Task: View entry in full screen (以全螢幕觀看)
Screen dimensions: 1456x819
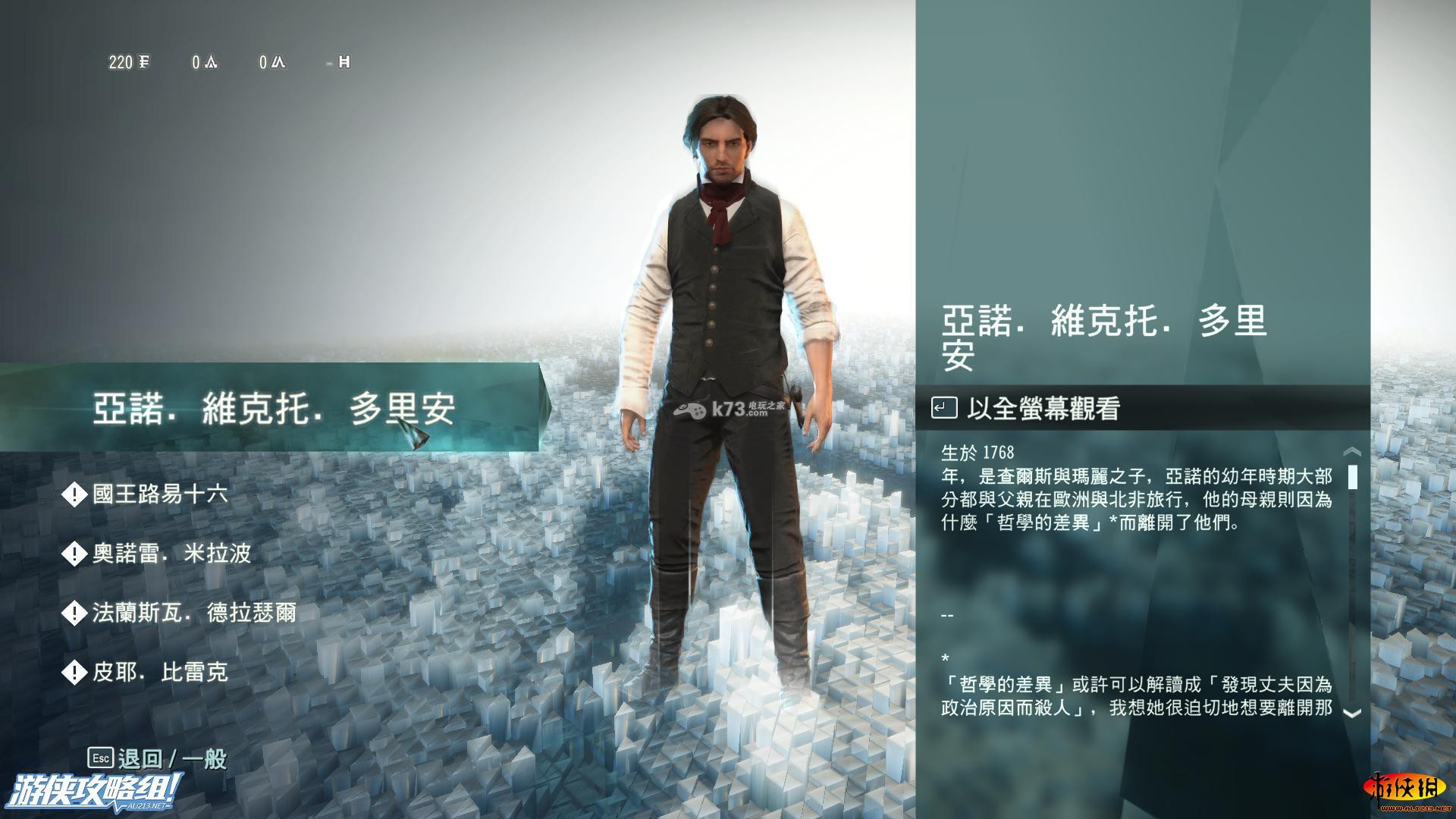Action: pyautogui.click(x=1043, y=409)
